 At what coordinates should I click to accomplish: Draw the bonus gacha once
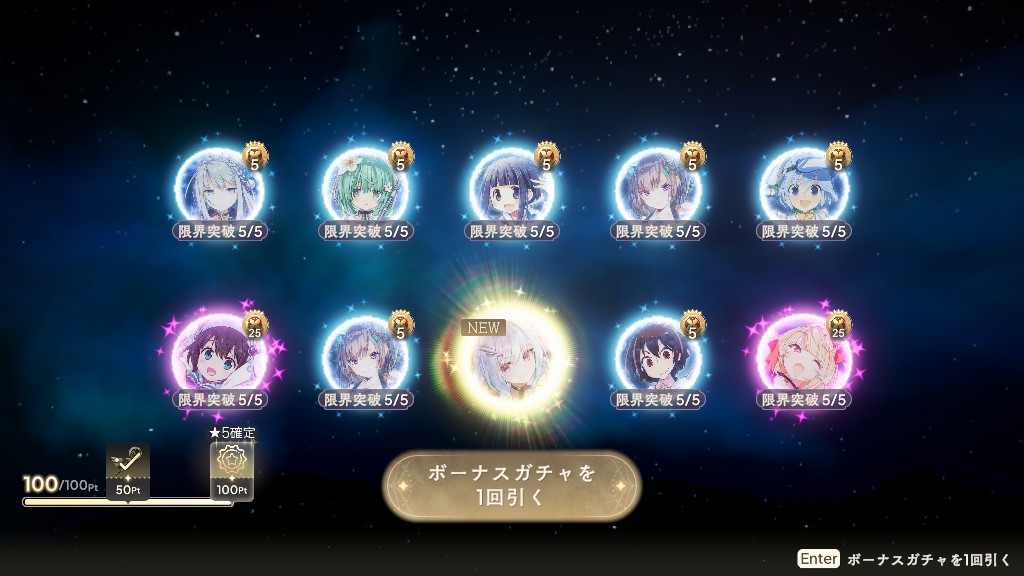511,486
